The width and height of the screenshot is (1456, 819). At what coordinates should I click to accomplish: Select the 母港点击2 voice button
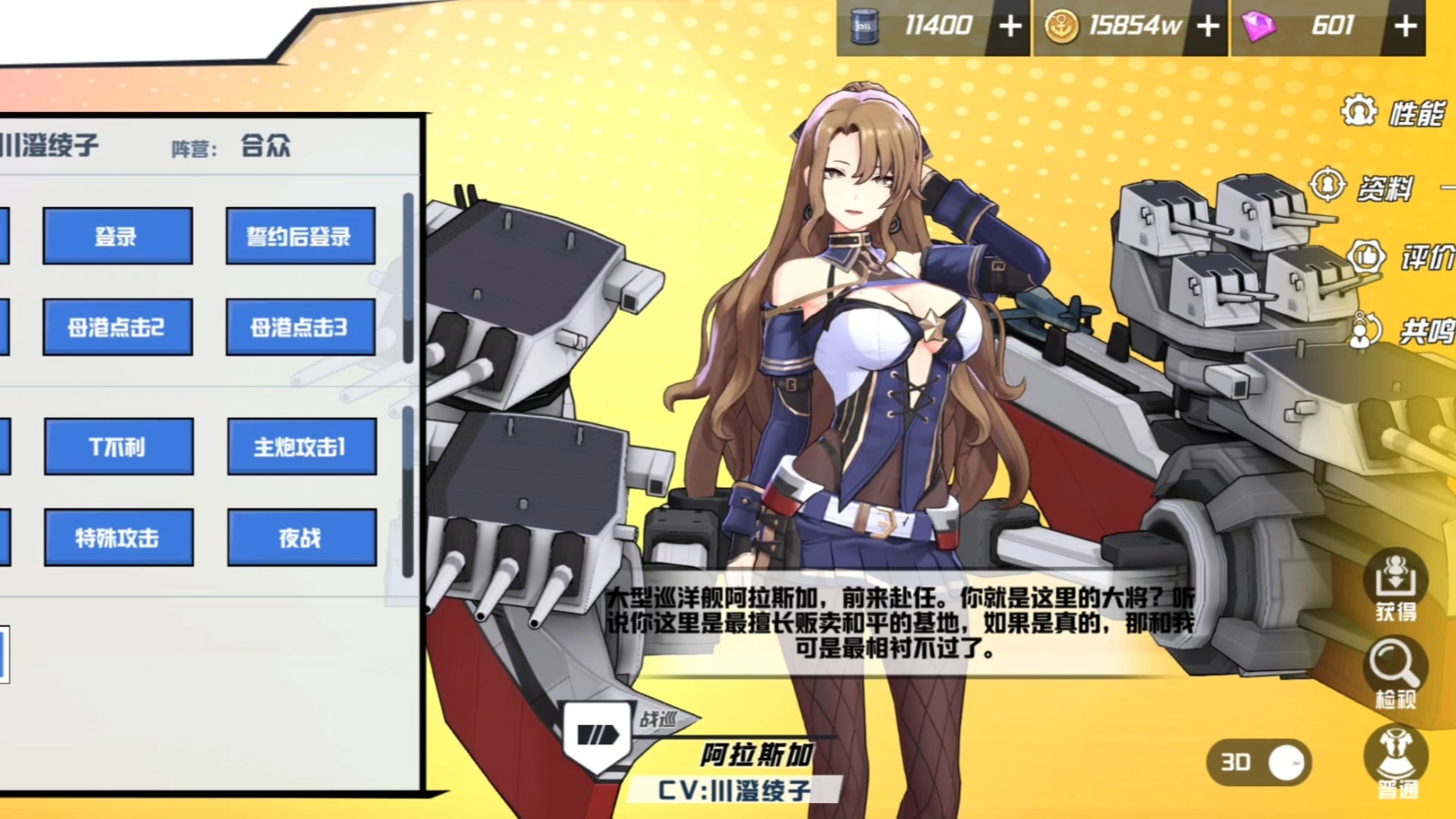point(117,327)
